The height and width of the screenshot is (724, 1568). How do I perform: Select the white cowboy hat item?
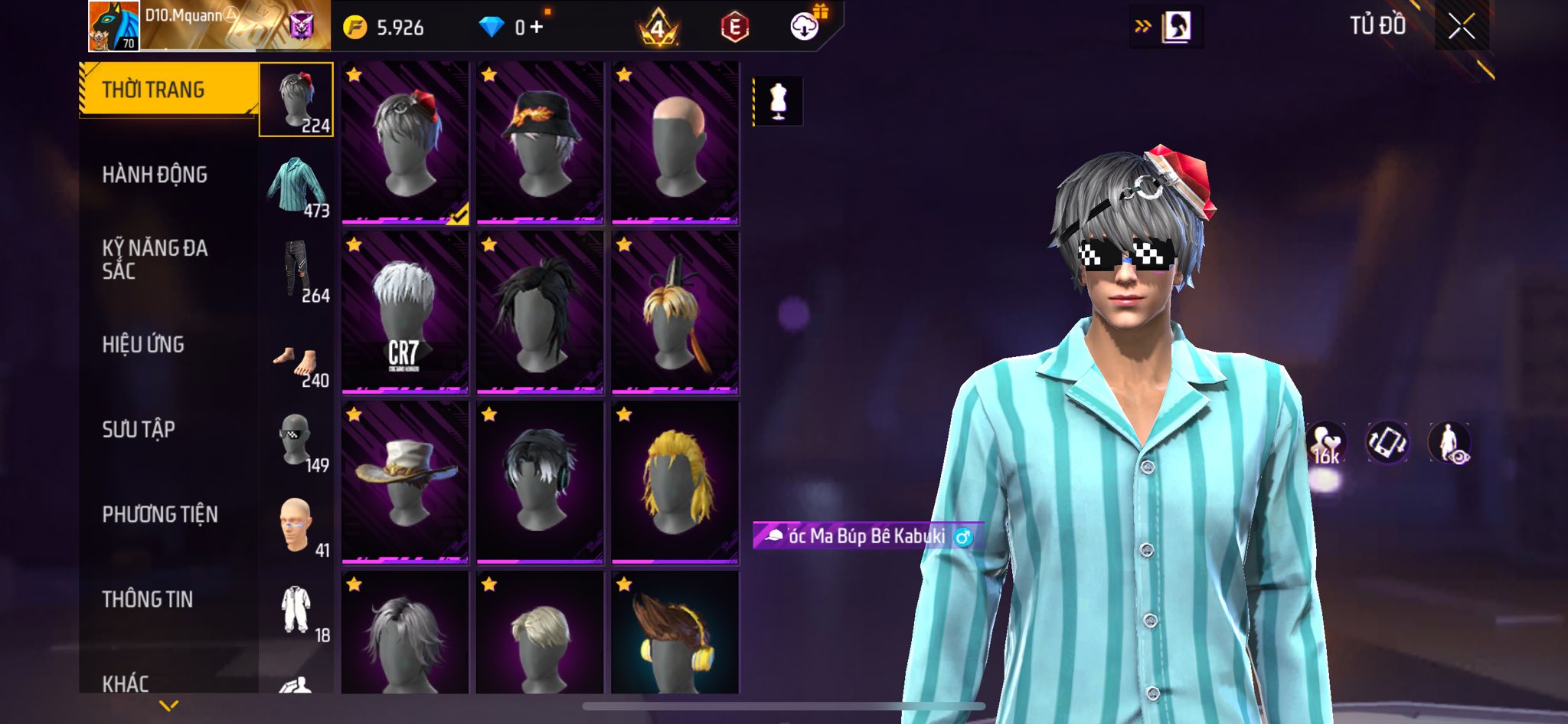click(405, 483)
